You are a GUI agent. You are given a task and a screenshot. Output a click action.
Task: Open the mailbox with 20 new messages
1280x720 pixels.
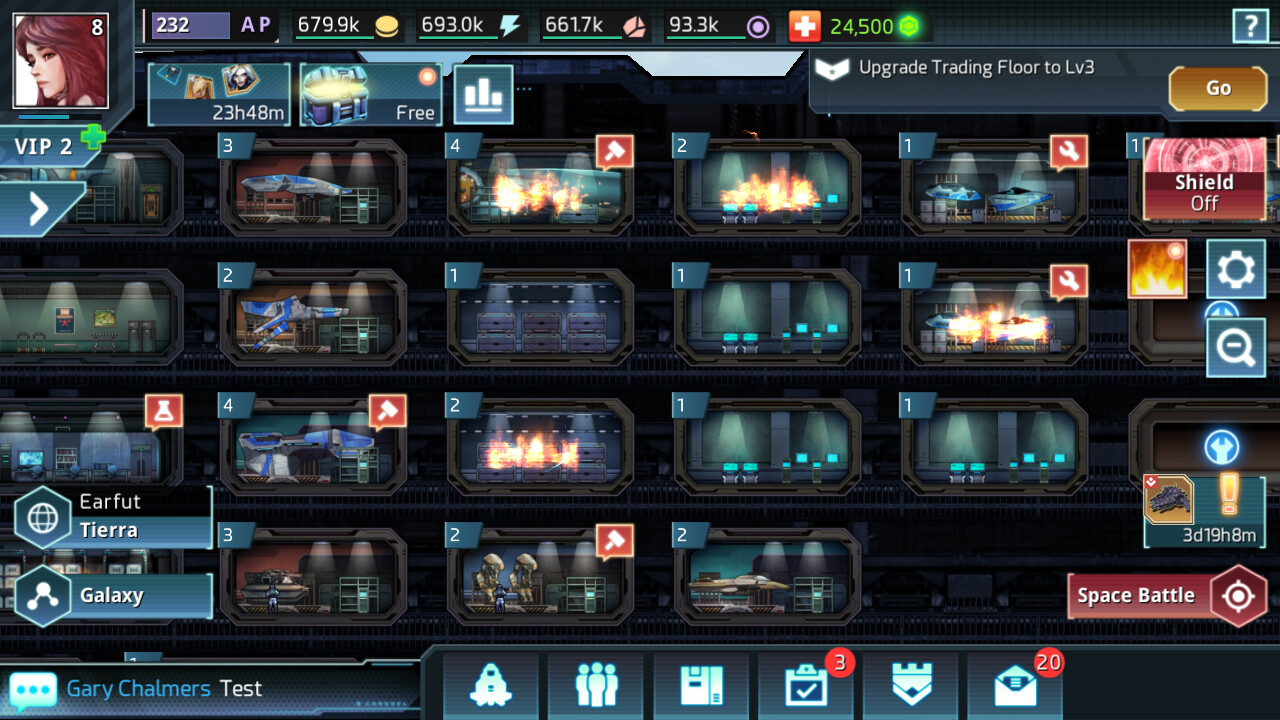pos(1015,690)
